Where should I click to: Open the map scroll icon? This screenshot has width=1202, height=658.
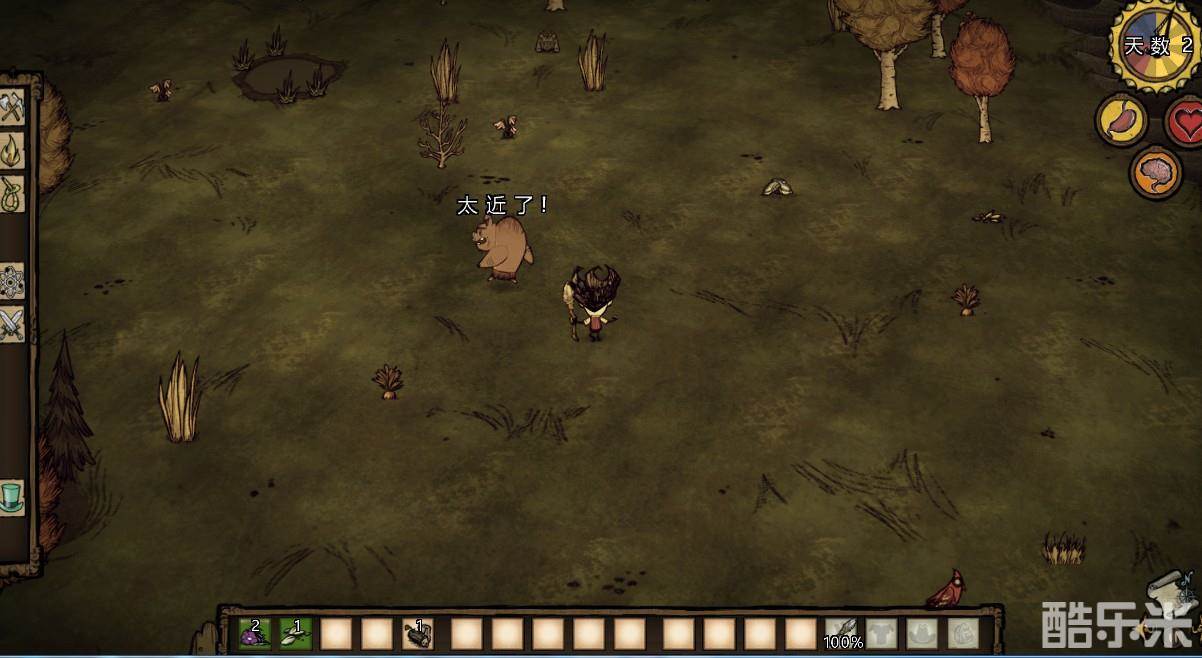[x=1170, y=592]
